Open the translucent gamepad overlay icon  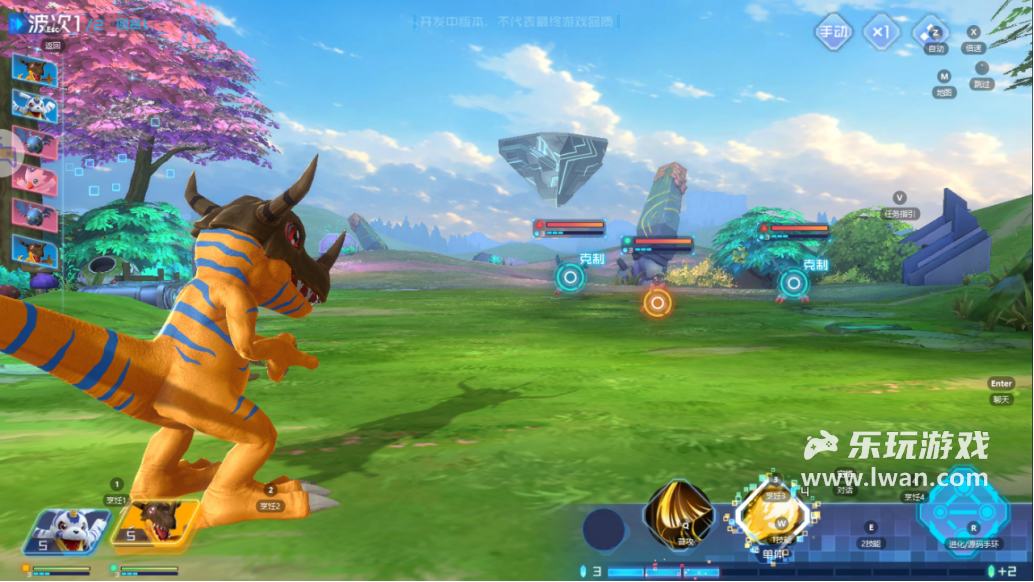click(10, 150)
